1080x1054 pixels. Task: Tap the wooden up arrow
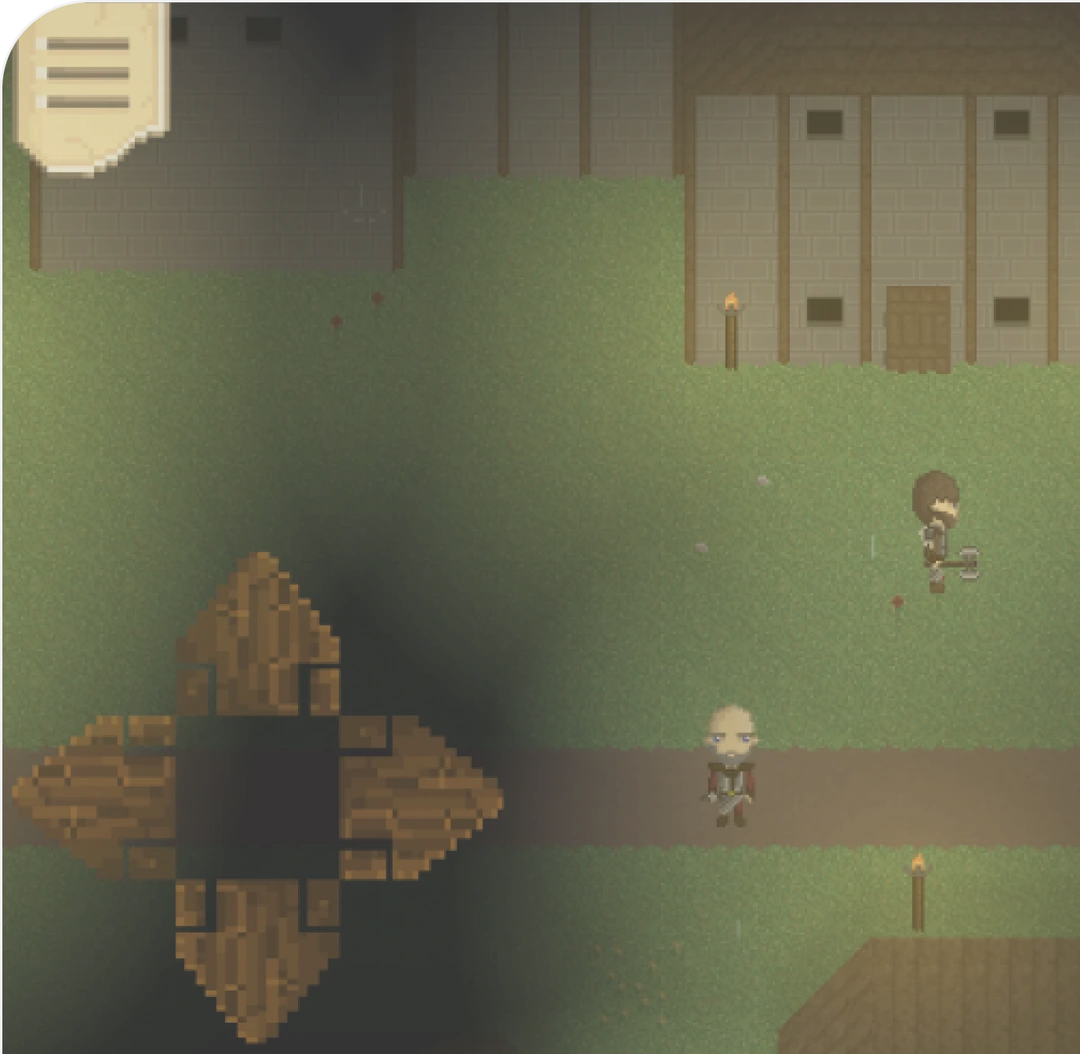(x=258, y=635)
